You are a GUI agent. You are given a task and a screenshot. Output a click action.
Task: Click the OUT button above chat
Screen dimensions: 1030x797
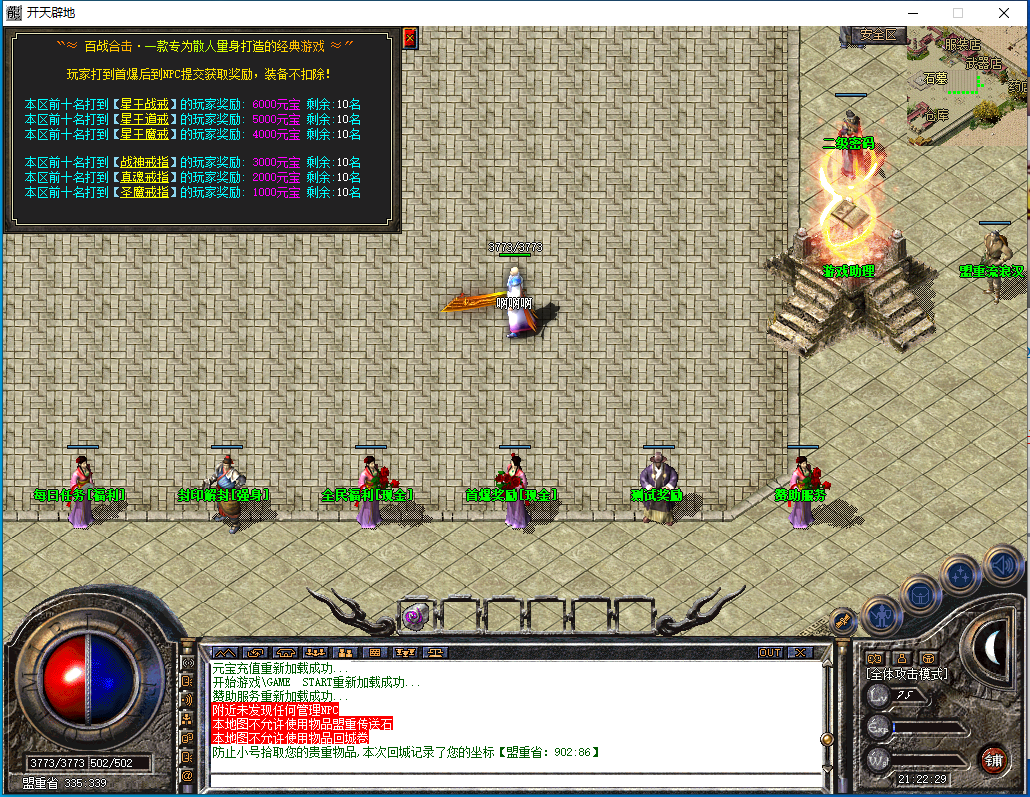(769, 652)
